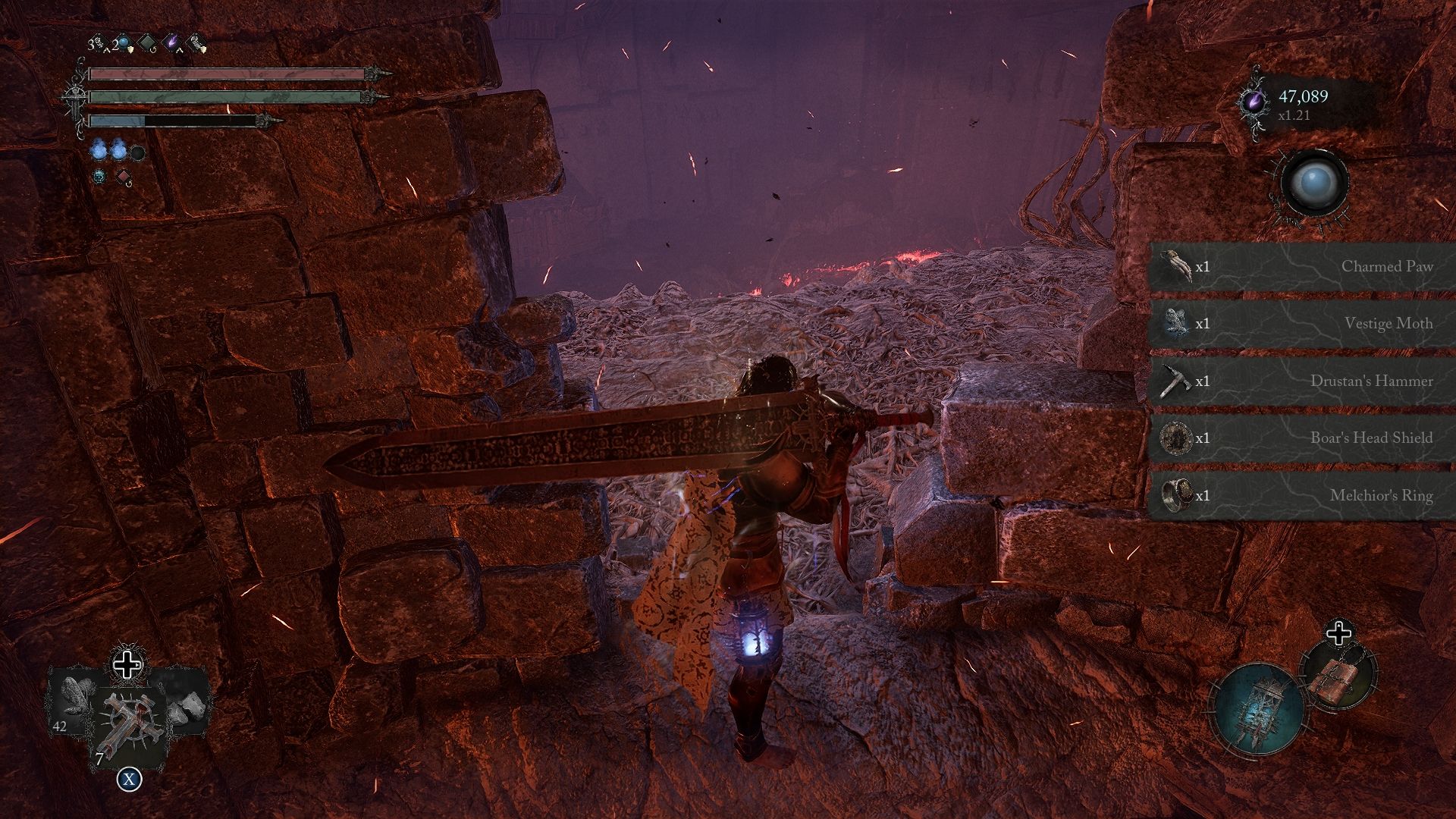The image size is (1456, 819).
Task: Click the skeleton charm quick slot icon
Action: pos(197,42)
